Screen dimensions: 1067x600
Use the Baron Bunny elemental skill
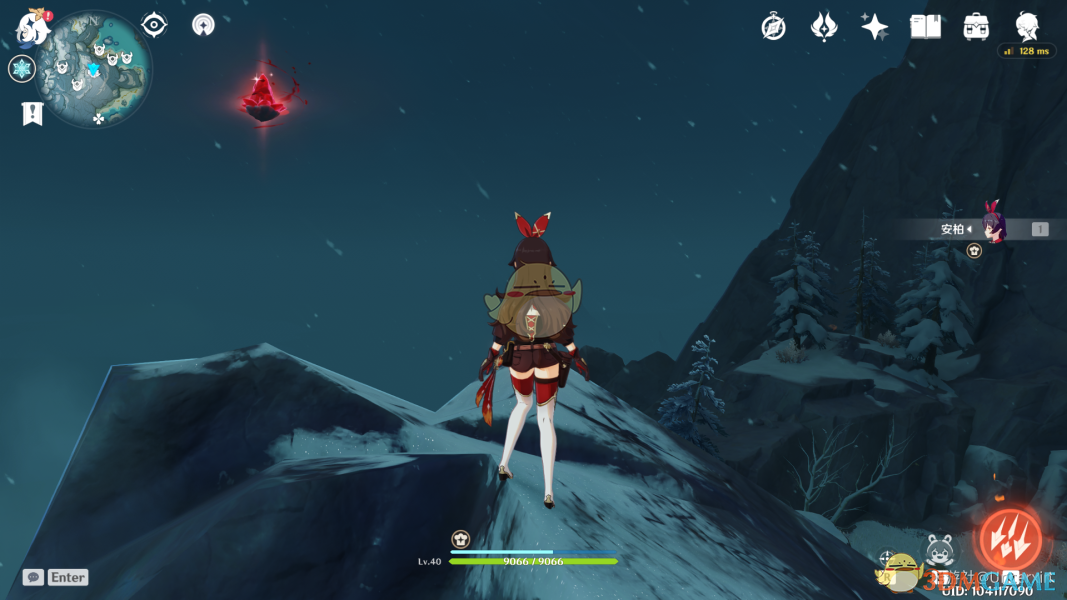[x=939, y=551]
